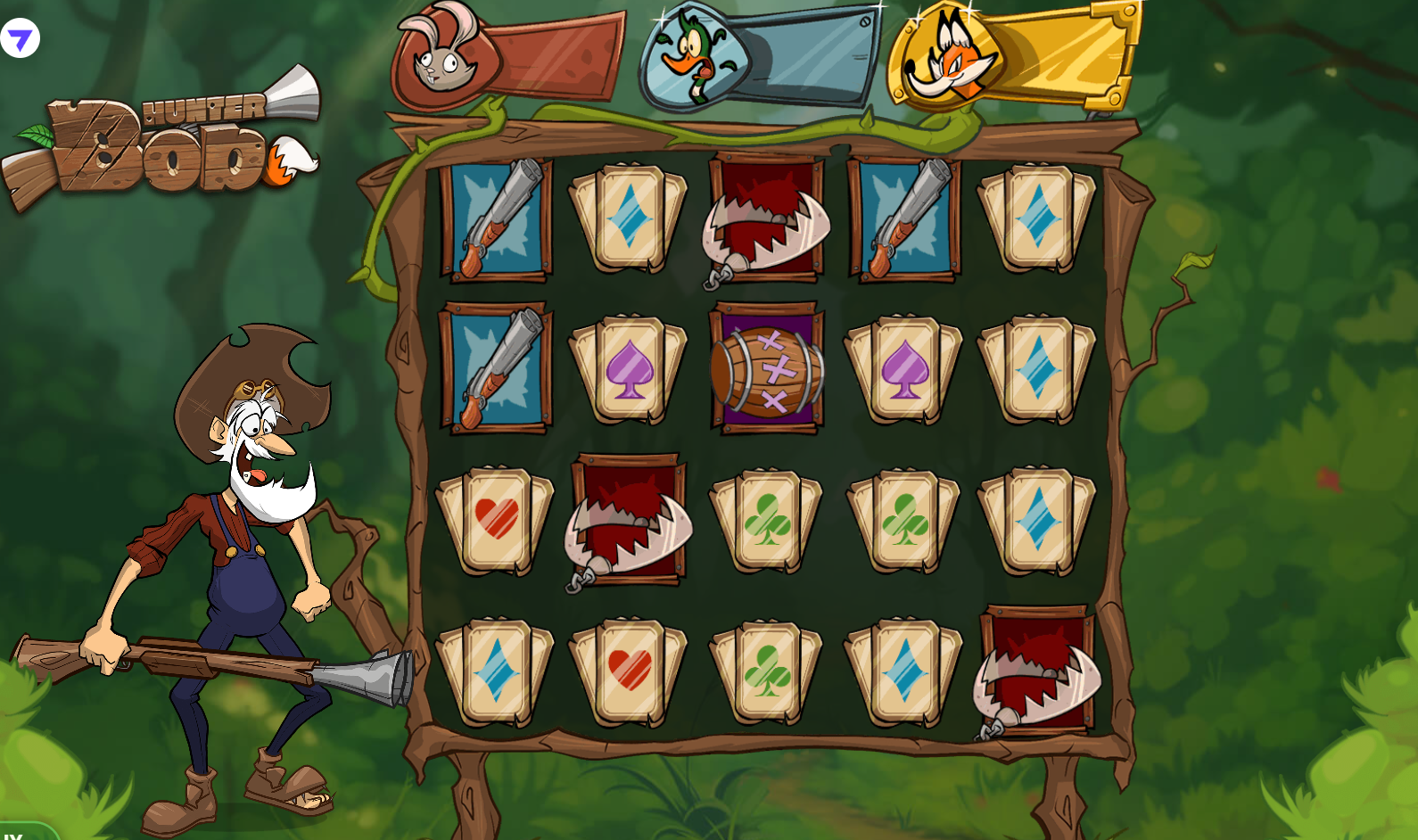Choose the wooden barrel tile
The width and height of the screenshot is (1418, 840).
click(767, 370)
